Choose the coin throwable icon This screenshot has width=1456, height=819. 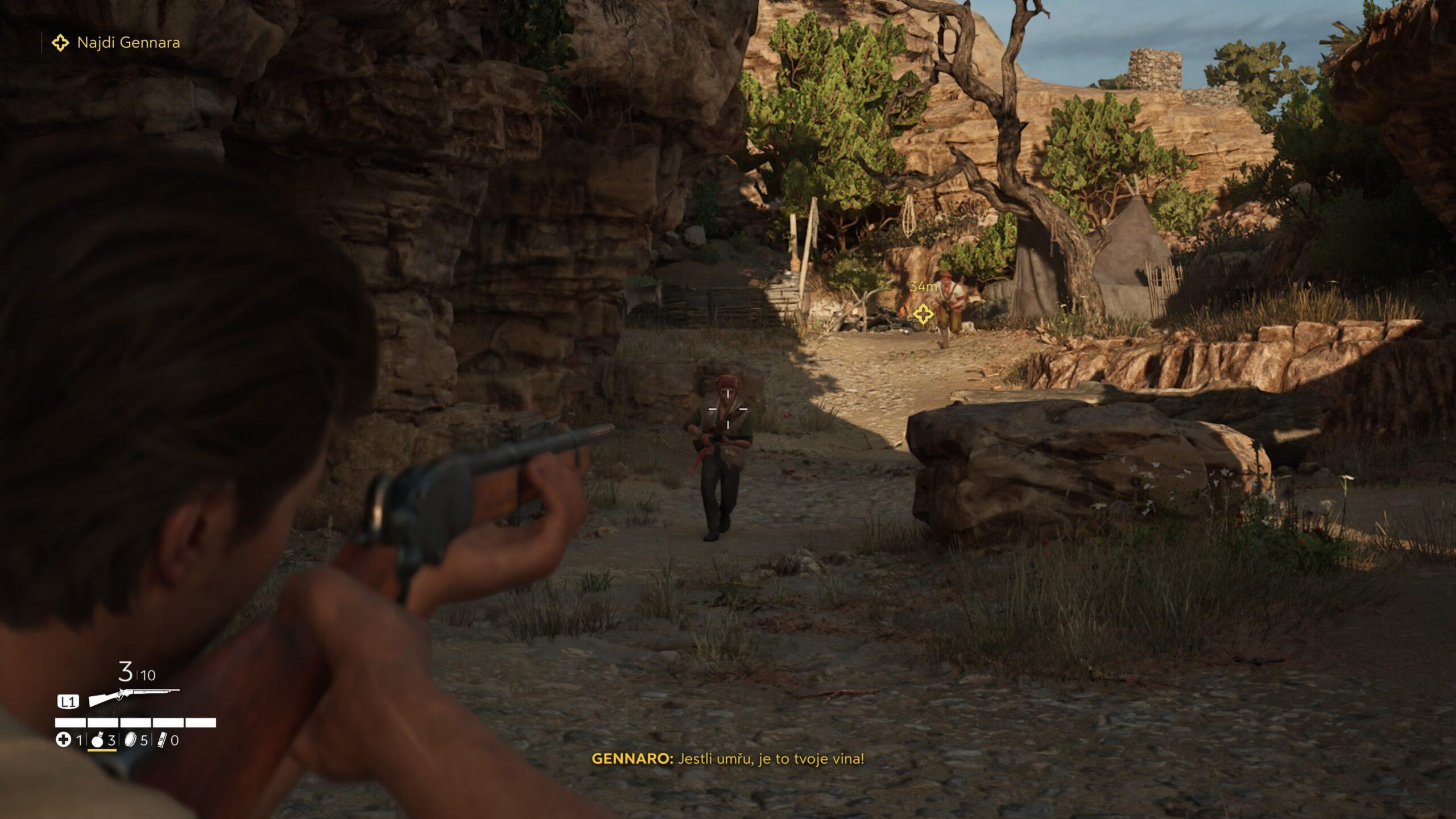coord(130,740)
